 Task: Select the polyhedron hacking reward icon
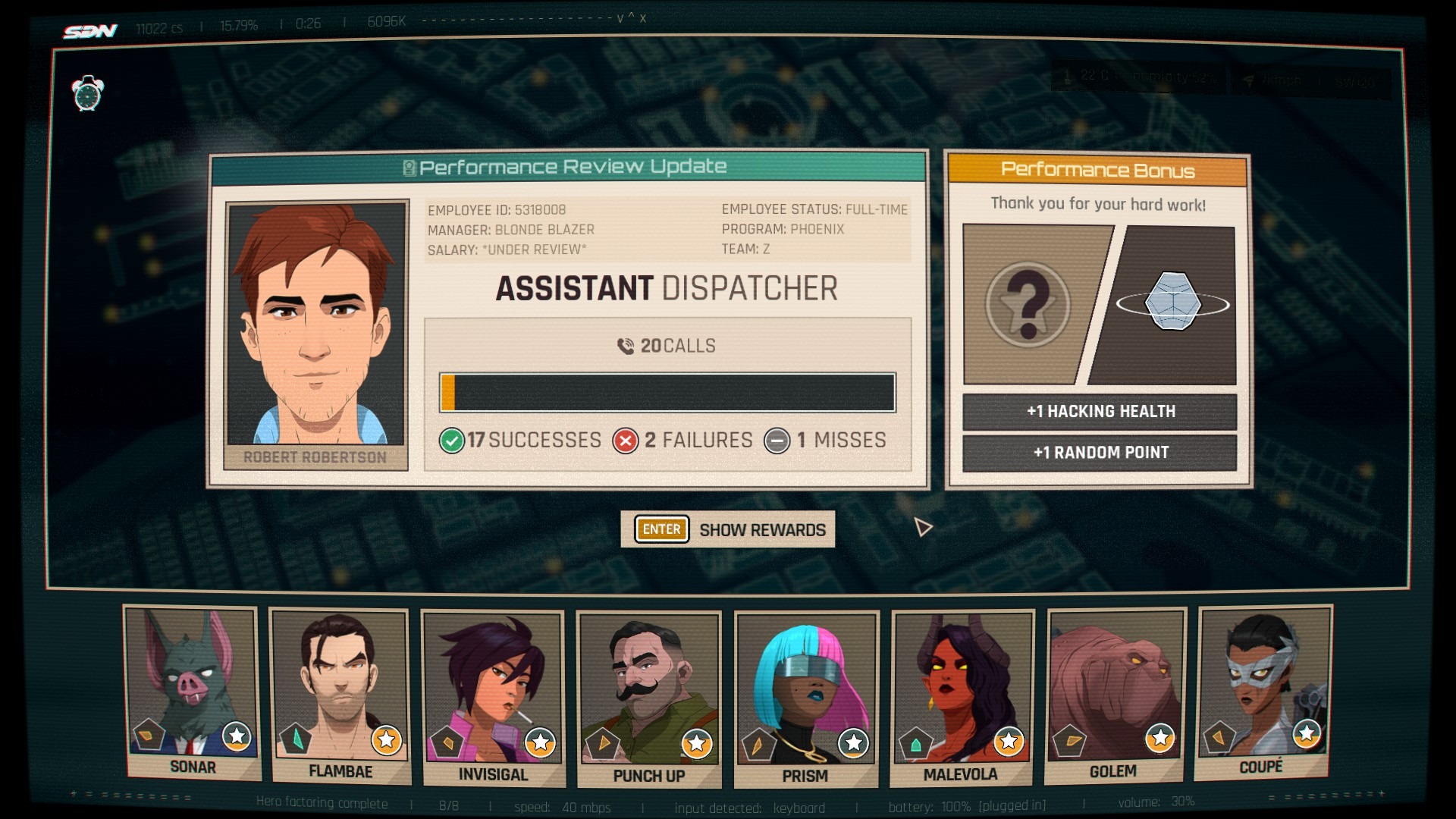pos(1172,303)
